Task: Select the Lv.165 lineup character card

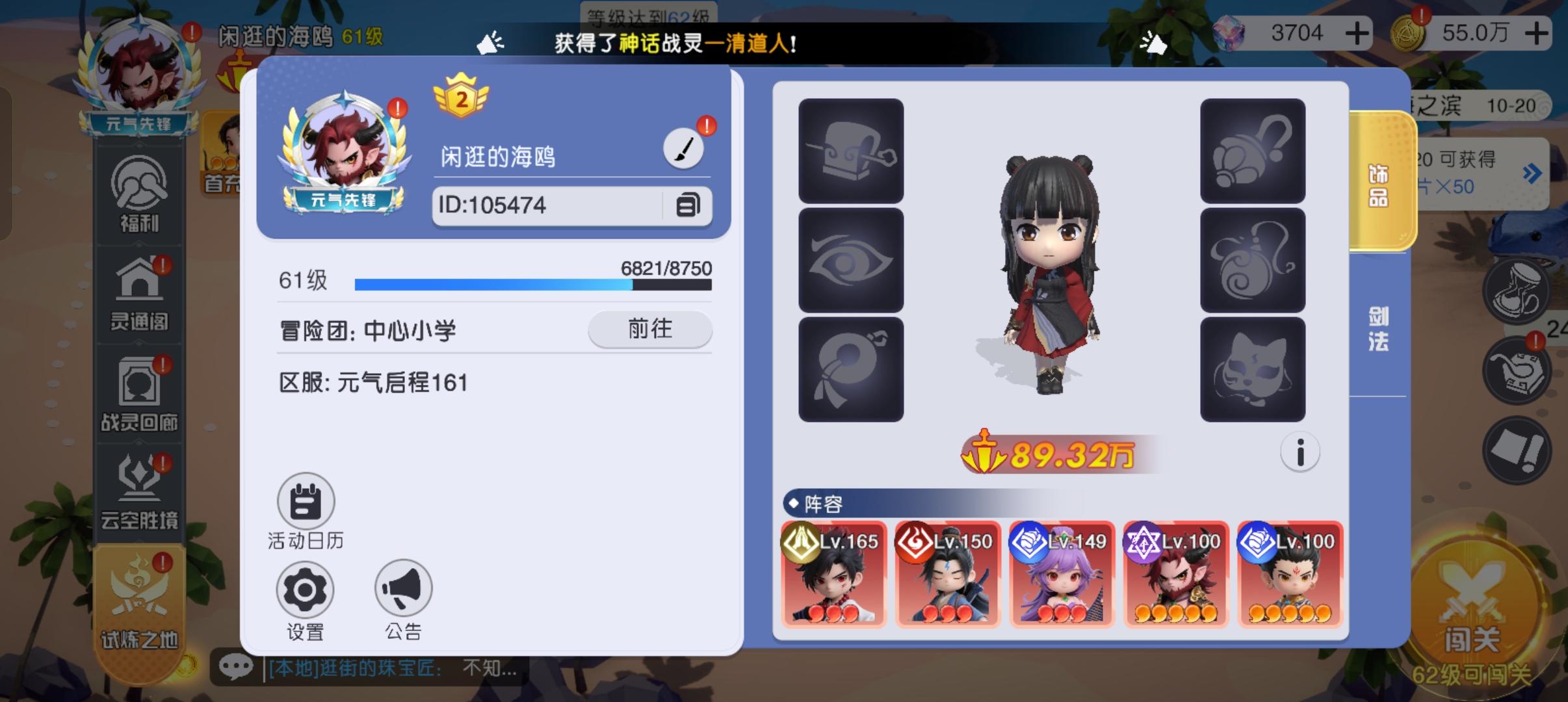Action: point(834,575)
